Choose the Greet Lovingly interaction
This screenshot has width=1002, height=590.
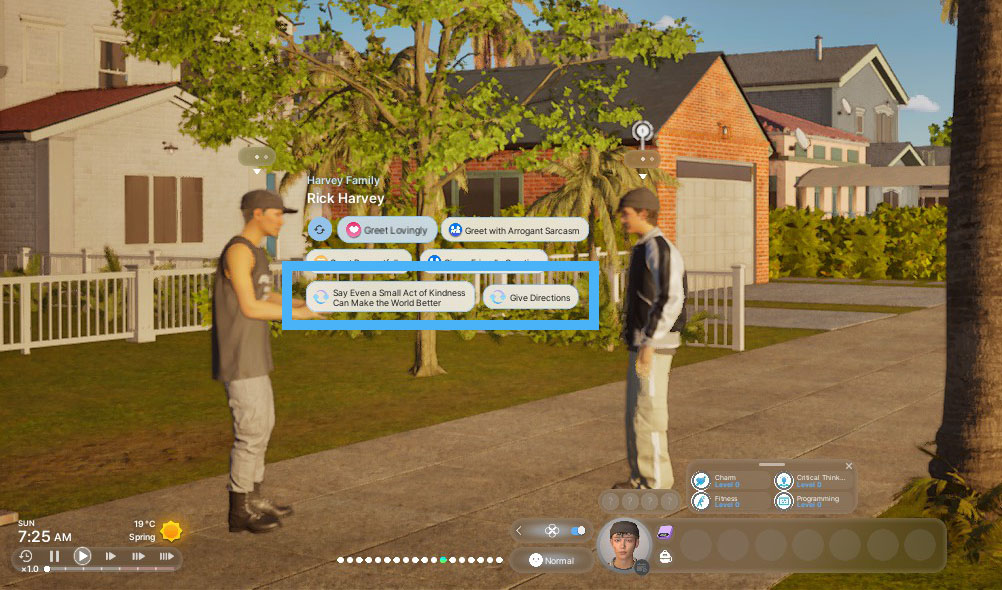tap(387, 230)
